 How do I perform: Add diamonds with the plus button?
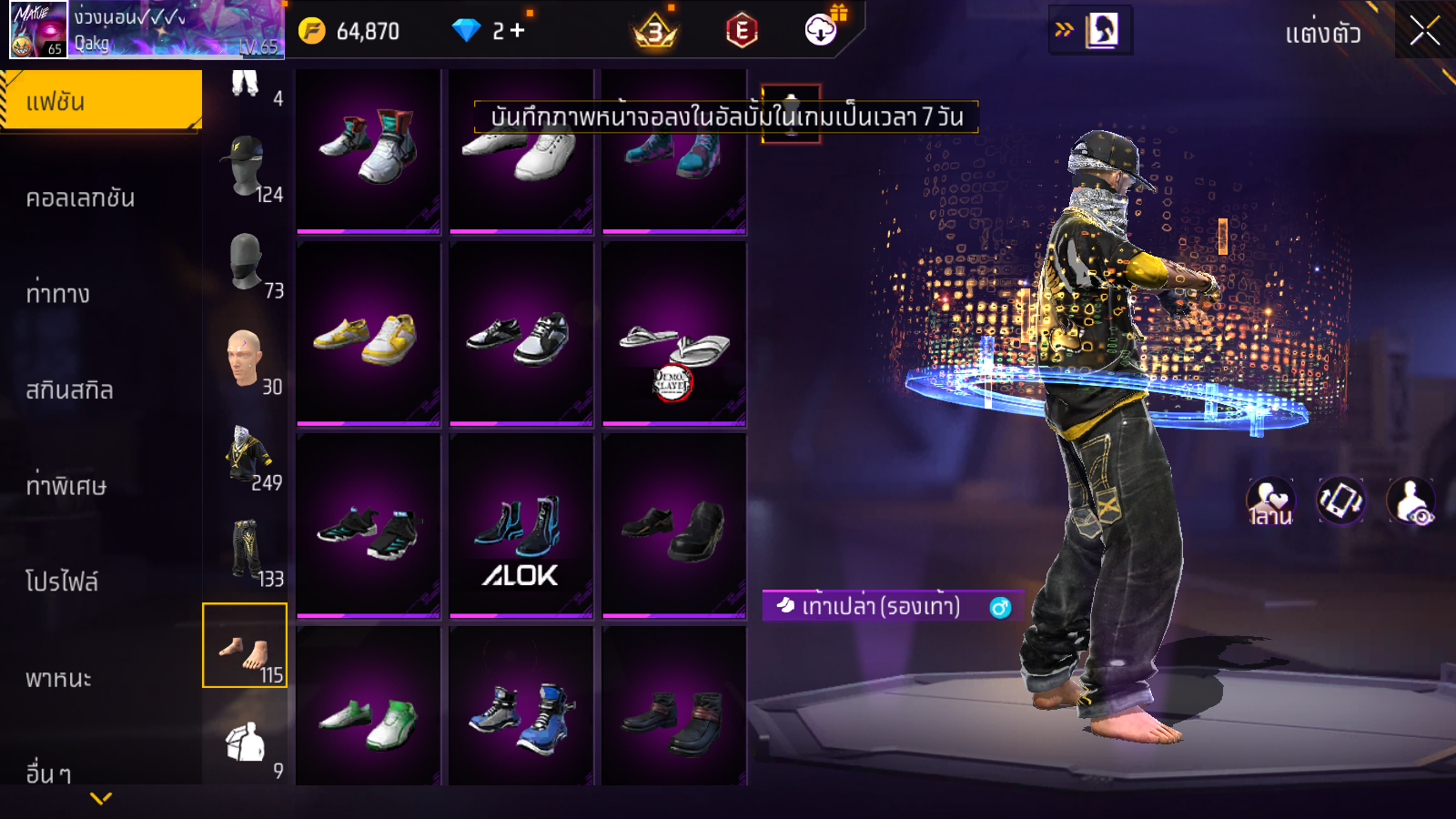[x=517, y=31]
